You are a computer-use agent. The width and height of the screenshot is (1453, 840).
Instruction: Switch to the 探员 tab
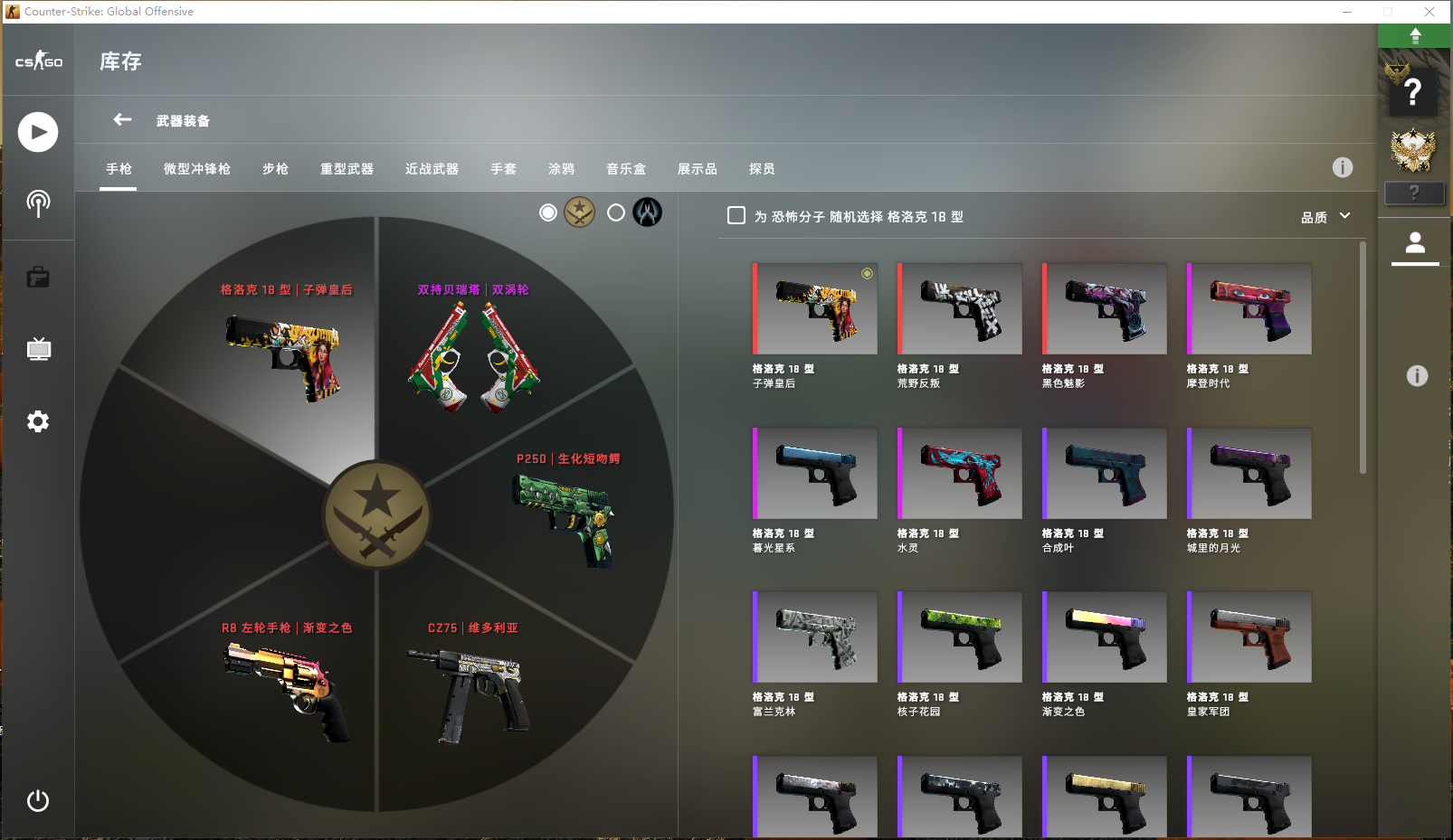tap(762, 169)
